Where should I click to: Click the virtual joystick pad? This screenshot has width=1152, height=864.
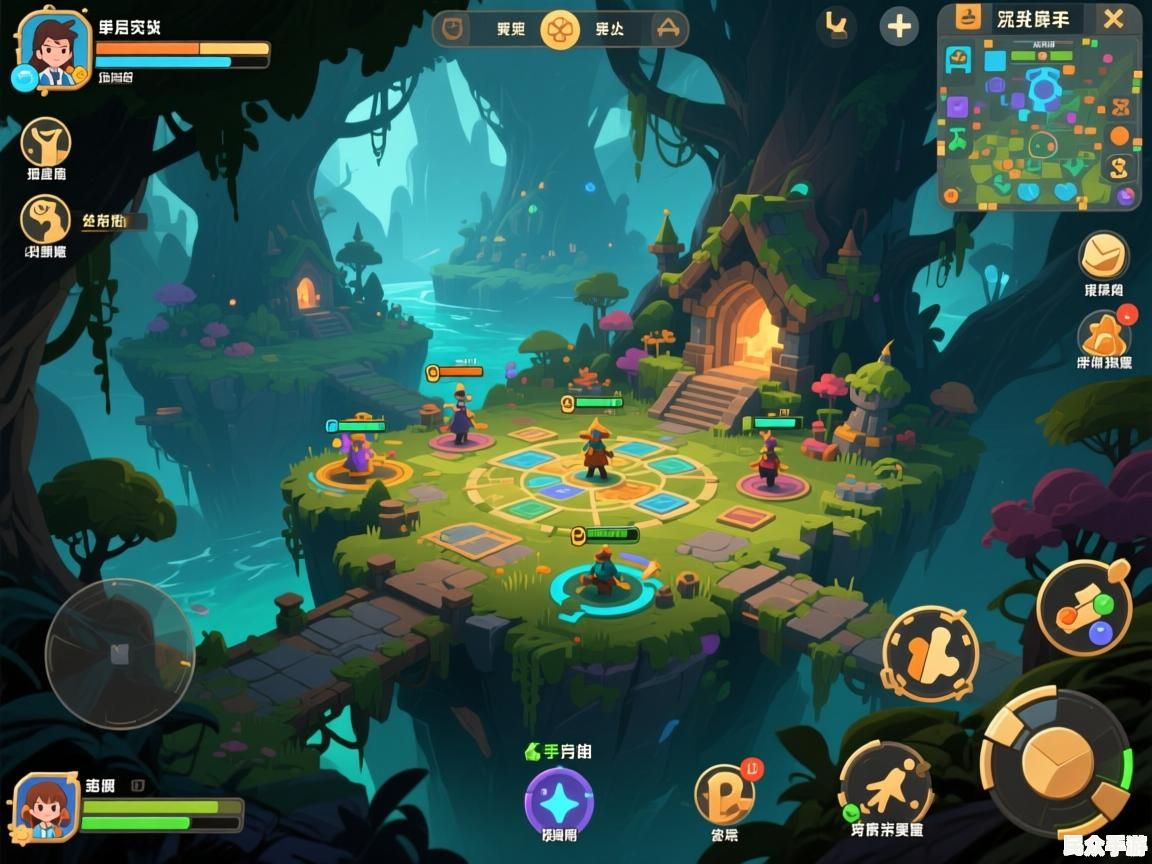point(119,654)
